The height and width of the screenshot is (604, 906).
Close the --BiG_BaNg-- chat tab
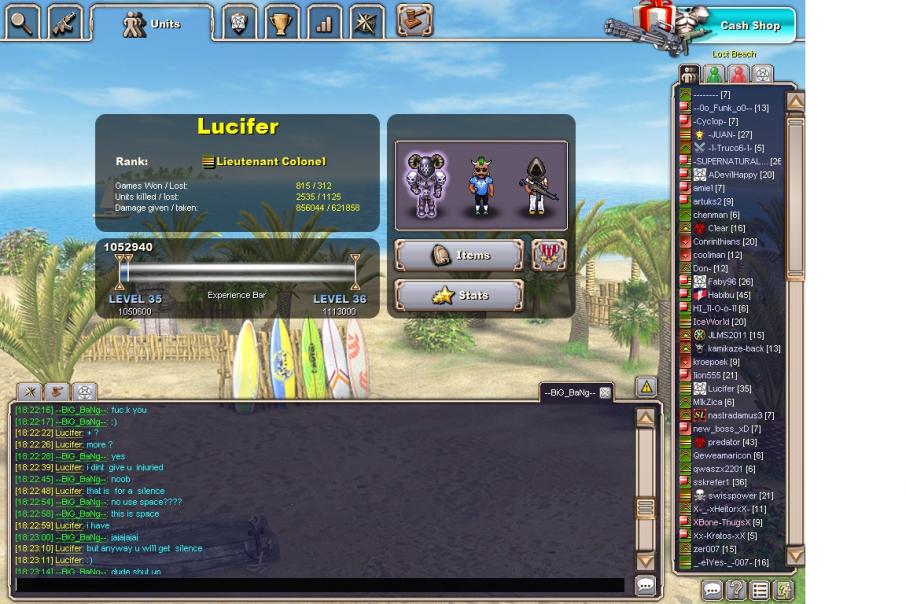point(605,393)
